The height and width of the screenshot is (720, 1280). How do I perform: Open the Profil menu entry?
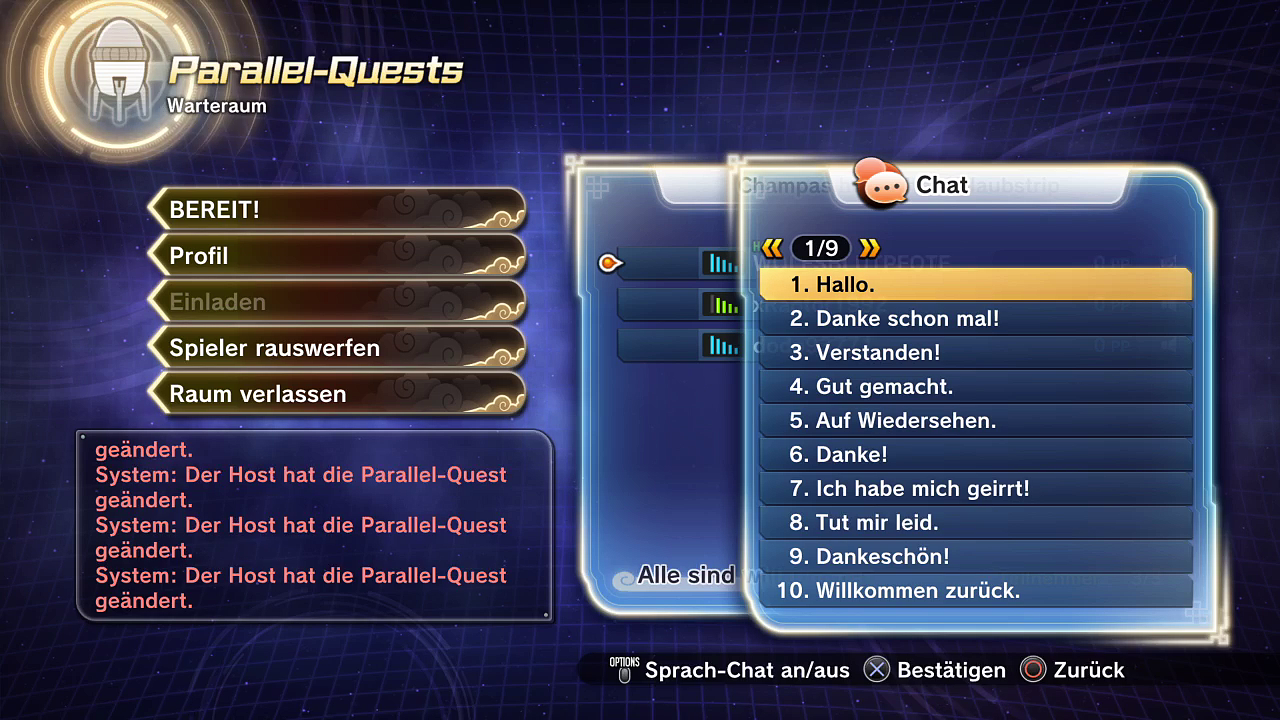click(337, 256)
